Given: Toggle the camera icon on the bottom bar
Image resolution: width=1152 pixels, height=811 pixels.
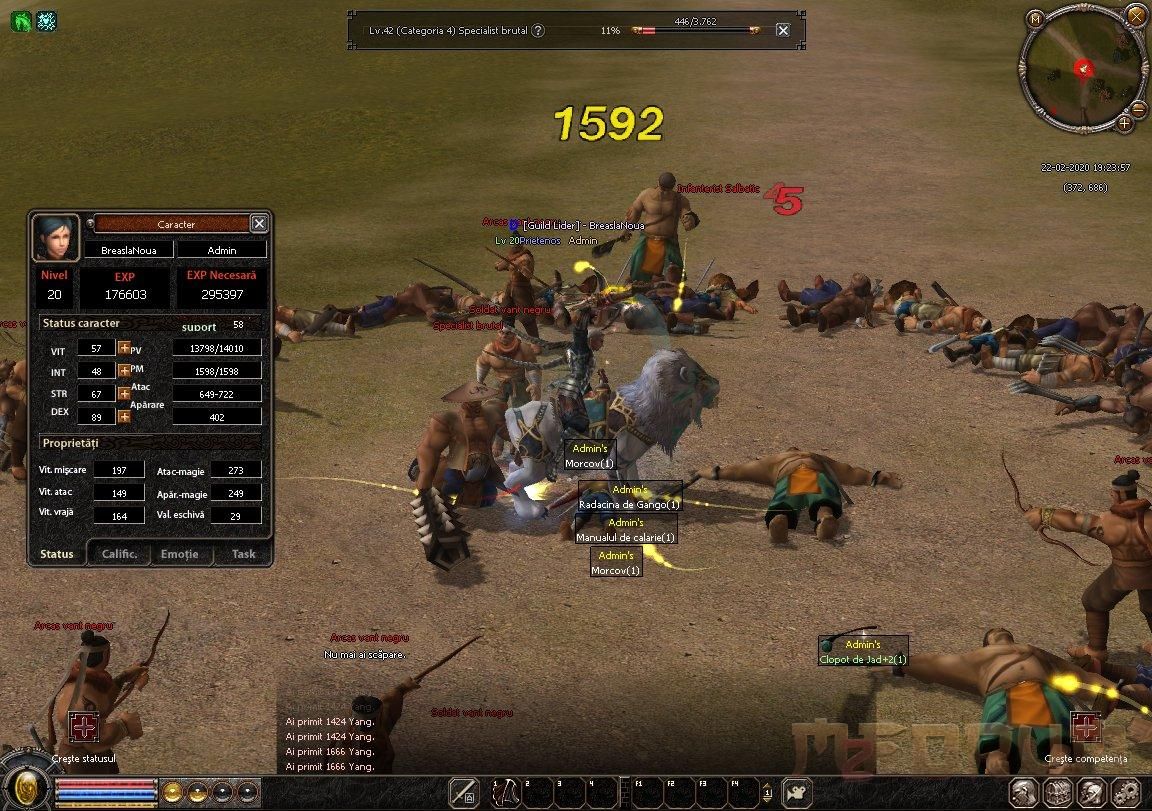Looking at the screenshot, I should click(797, 792).
